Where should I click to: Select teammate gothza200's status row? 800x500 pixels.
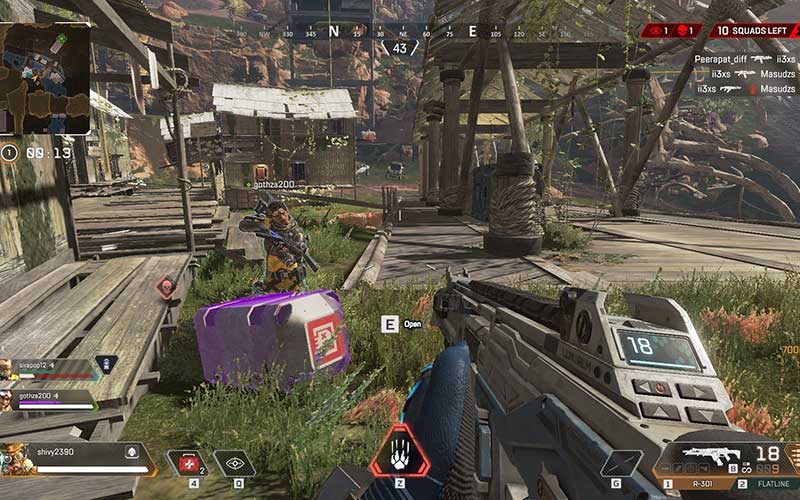[x=48, y=399]
